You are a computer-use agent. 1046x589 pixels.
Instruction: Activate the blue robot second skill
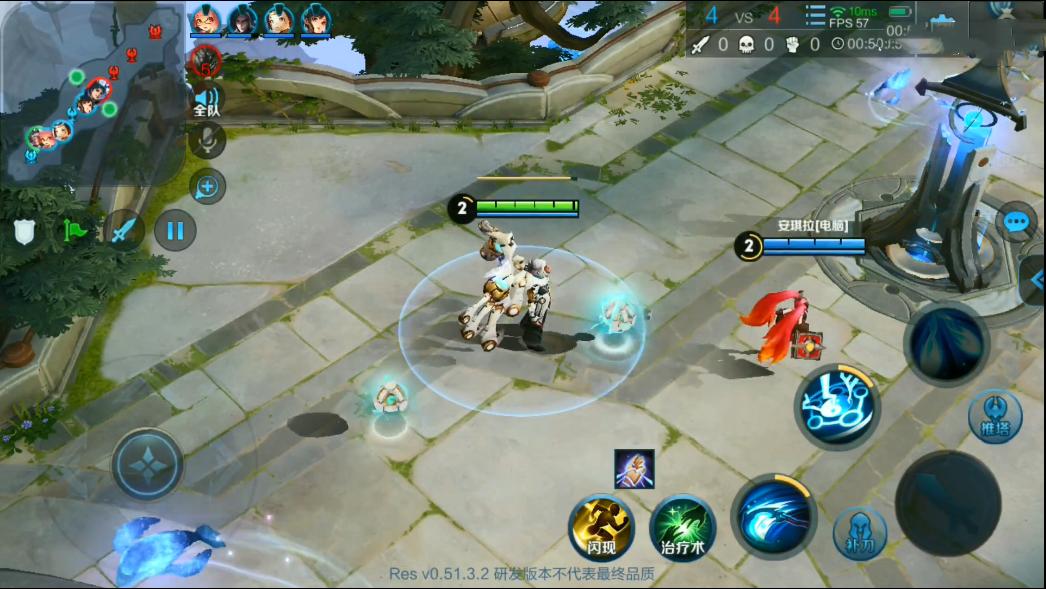click(x=837, y=406)
